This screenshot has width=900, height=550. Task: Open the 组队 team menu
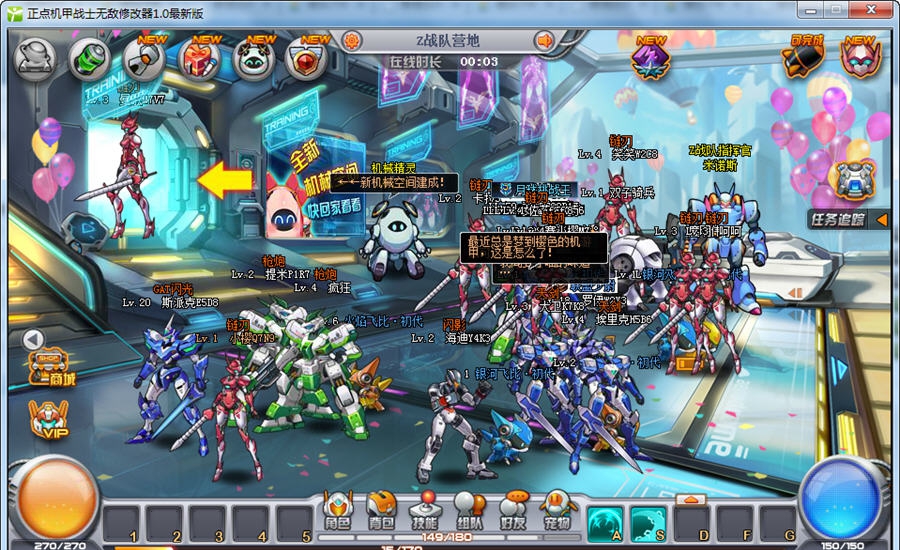tap(469, 510)
